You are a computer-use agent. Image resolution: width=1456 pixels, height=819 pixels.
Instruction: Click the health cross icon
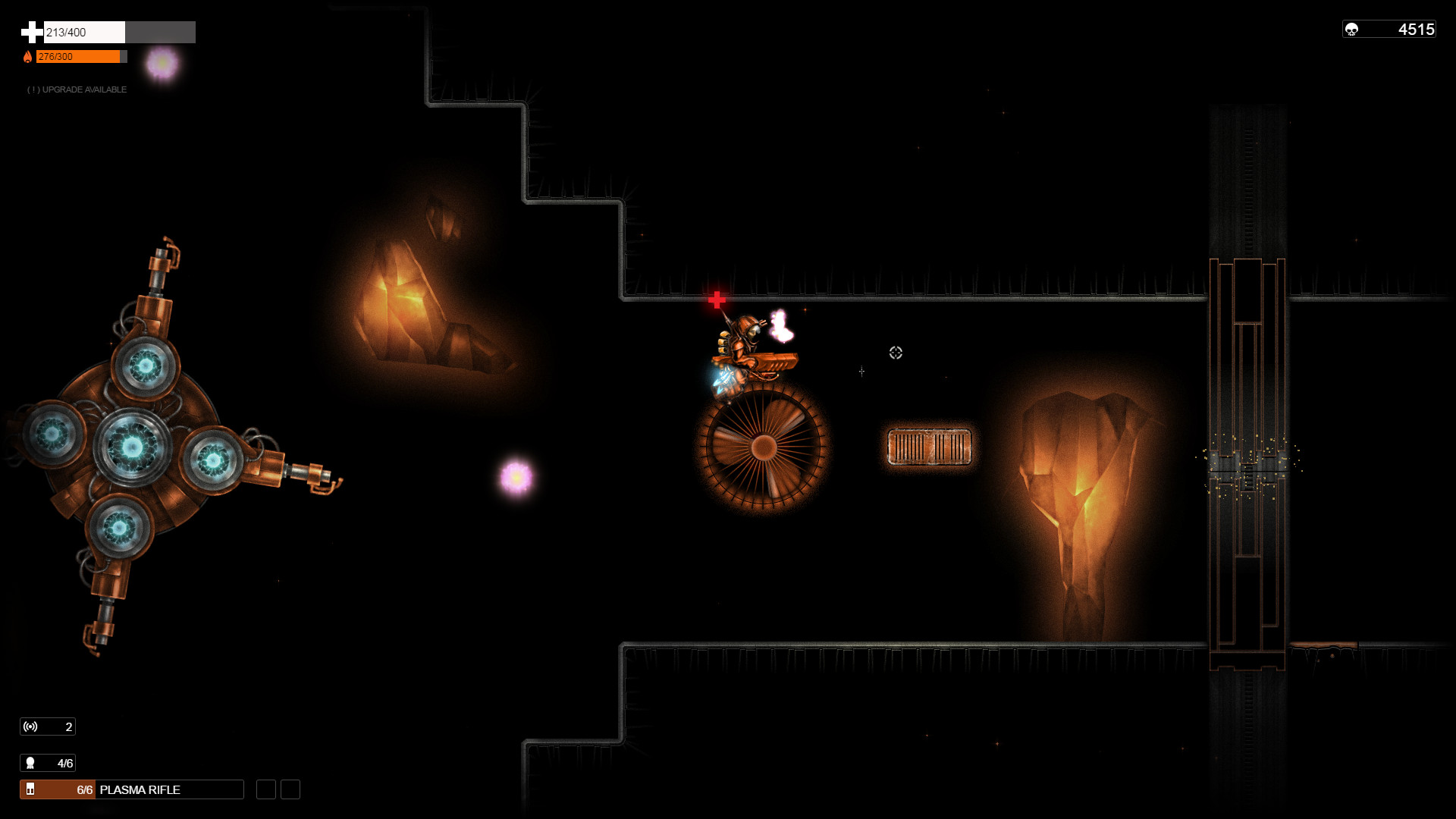(x=30, y=32)
